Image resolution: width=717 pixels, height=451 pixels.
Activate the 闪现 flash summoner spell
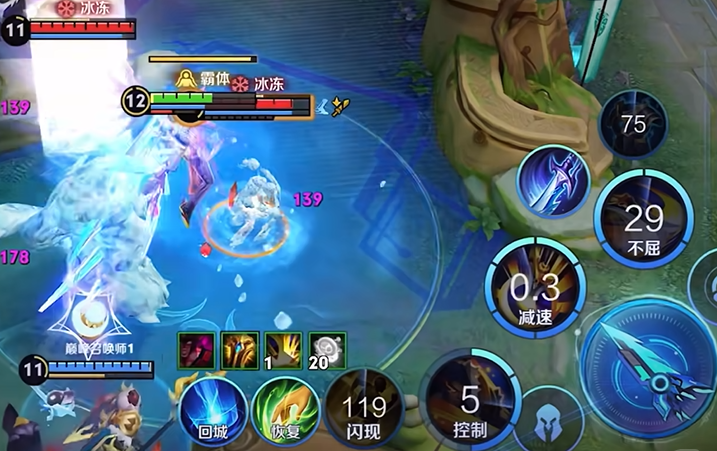pos(364,410)
